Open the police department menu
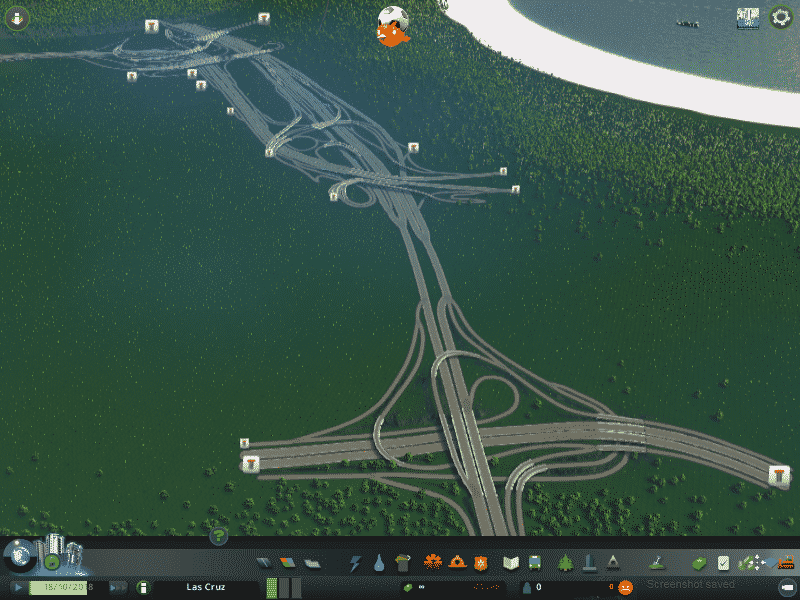The width and height of the screenshot is (800, 600). point(480,563)
